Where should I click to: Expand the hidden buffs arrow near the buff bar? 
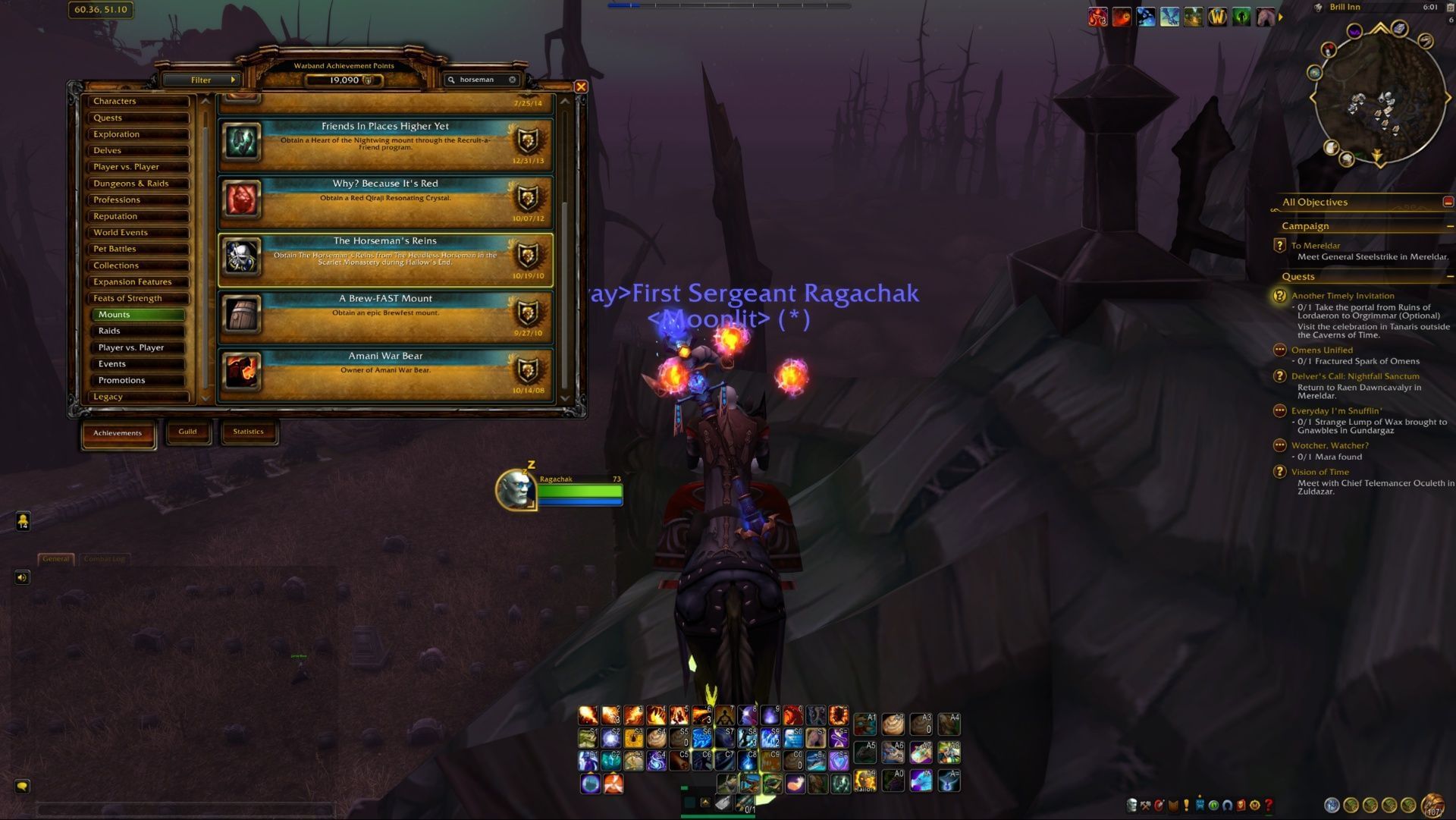point(1281,18)
